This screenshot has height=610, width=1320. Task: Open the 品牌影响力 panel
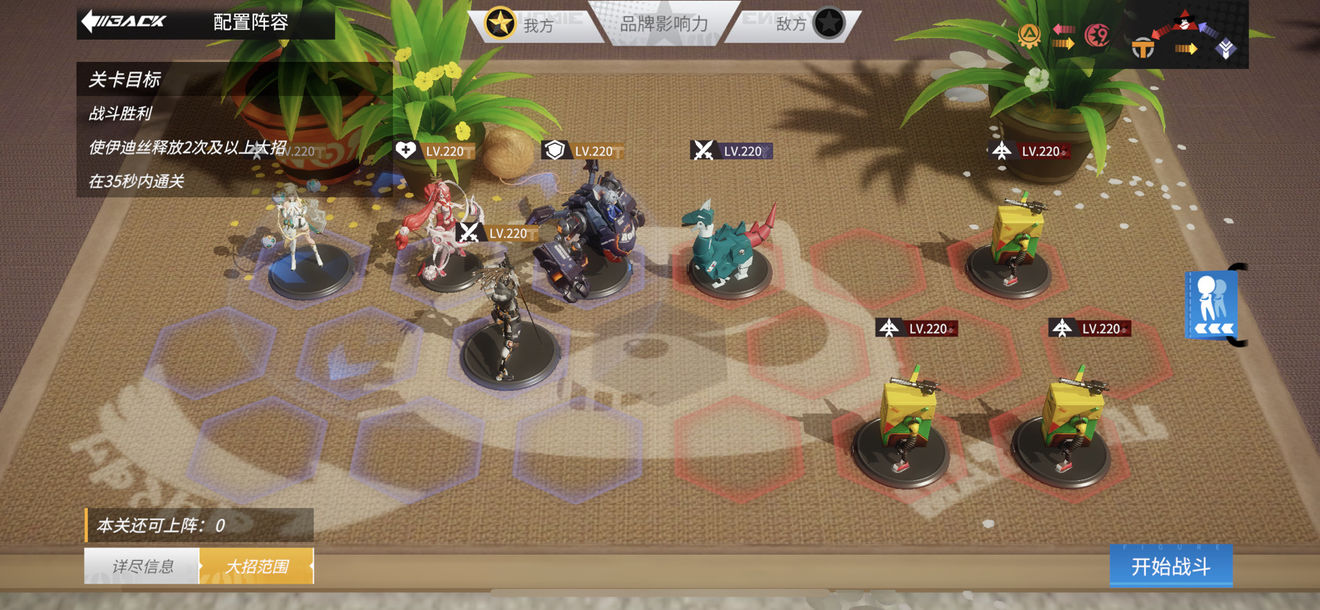click(664, 24)
